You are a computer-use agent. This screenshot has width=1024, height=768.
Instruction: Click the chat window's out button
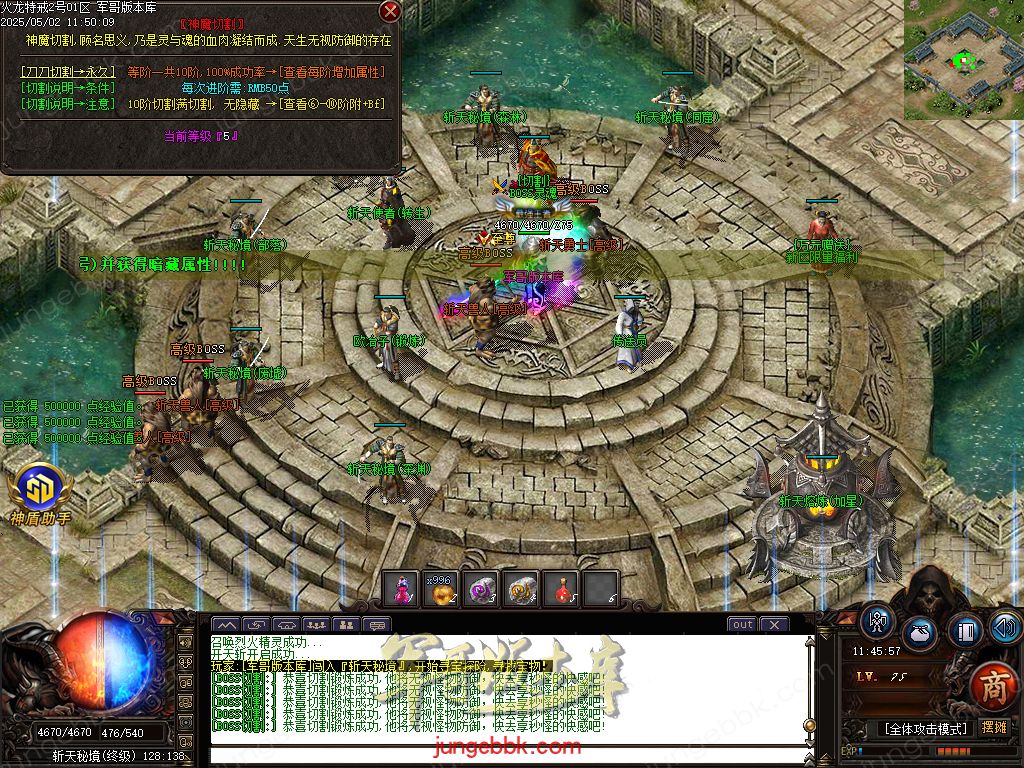[x=742, y=625]
